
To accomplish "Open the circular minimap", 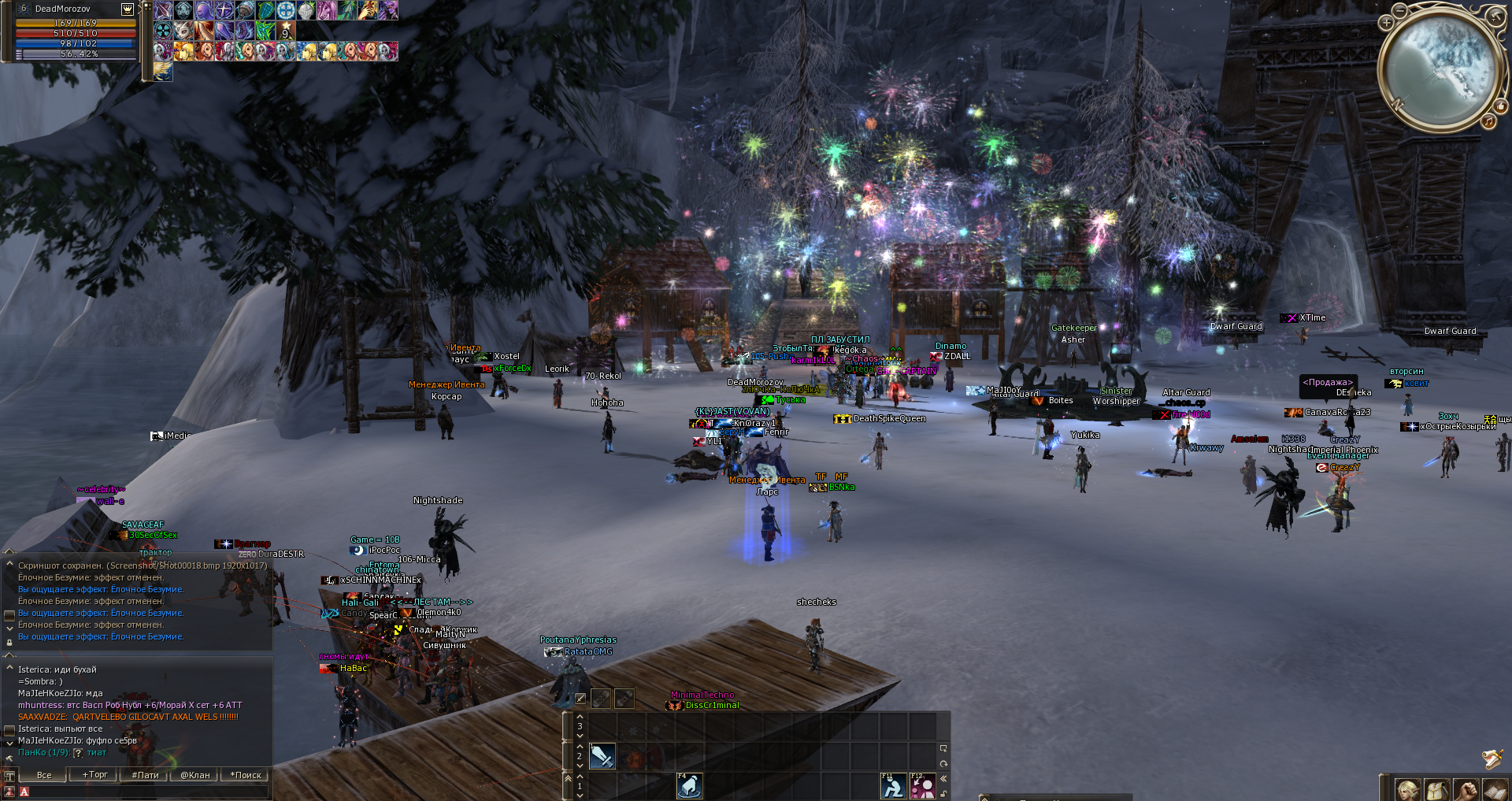I will tap(1439, 69).
